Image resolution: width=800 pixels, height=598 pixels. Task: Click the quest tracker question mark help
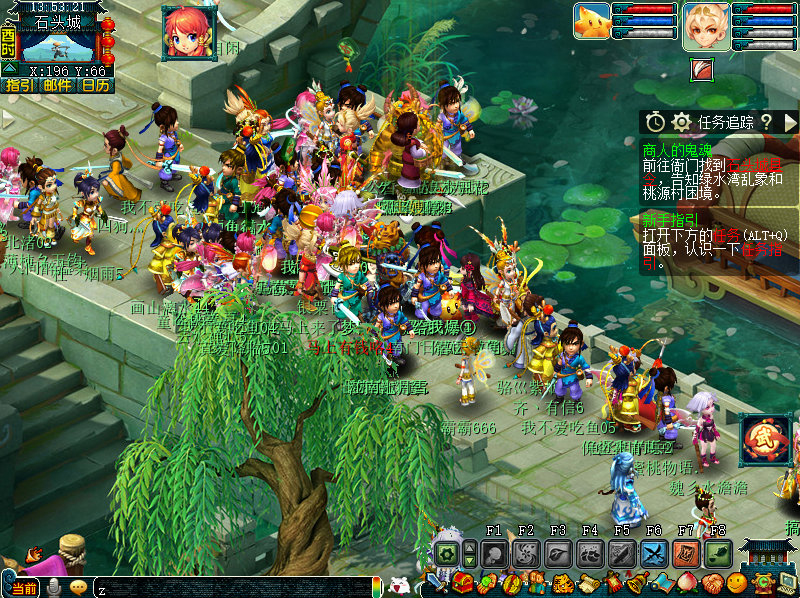click(766, 122)
